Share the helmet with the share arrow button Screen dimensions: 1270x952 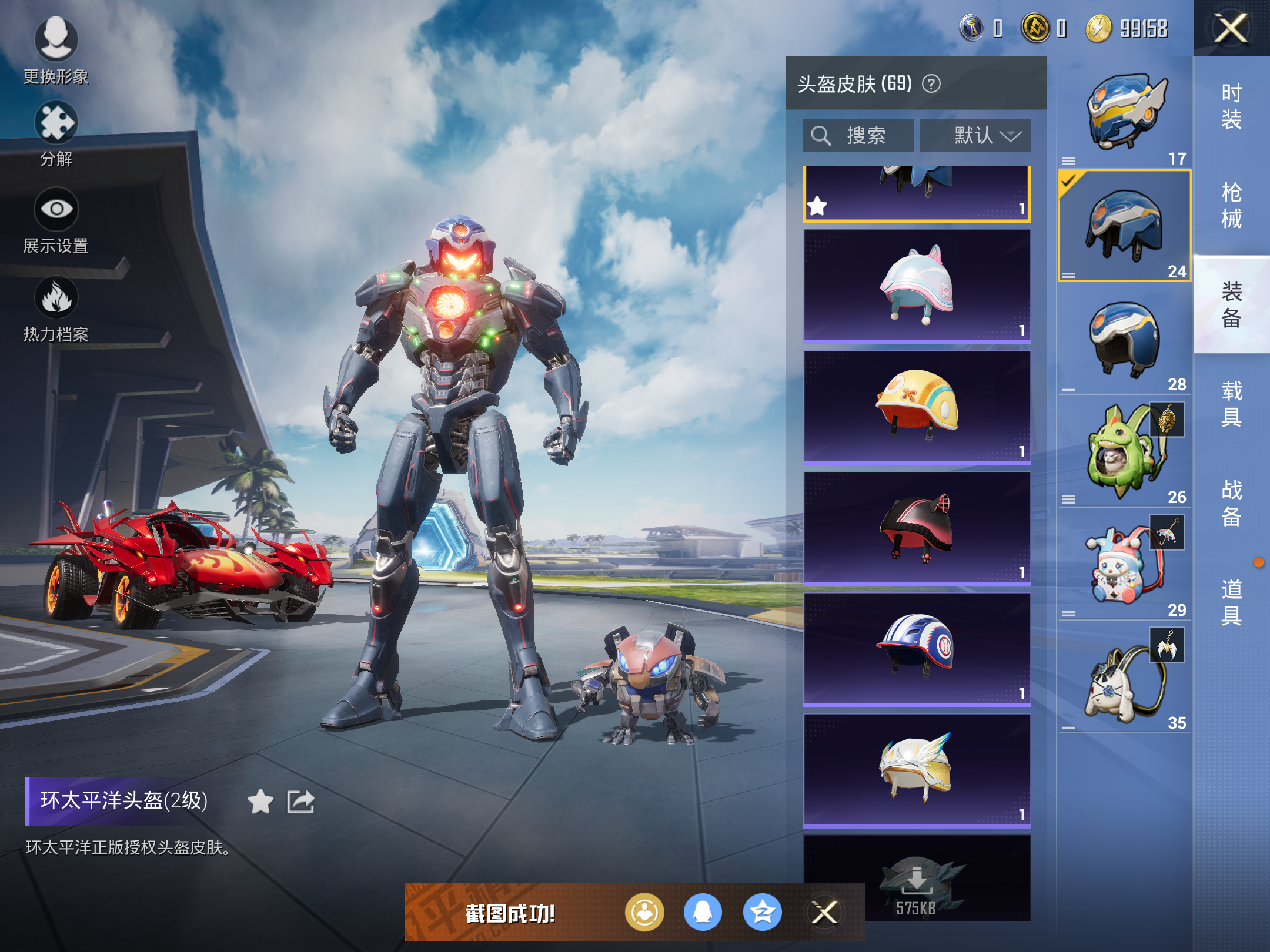coord(300,801)
